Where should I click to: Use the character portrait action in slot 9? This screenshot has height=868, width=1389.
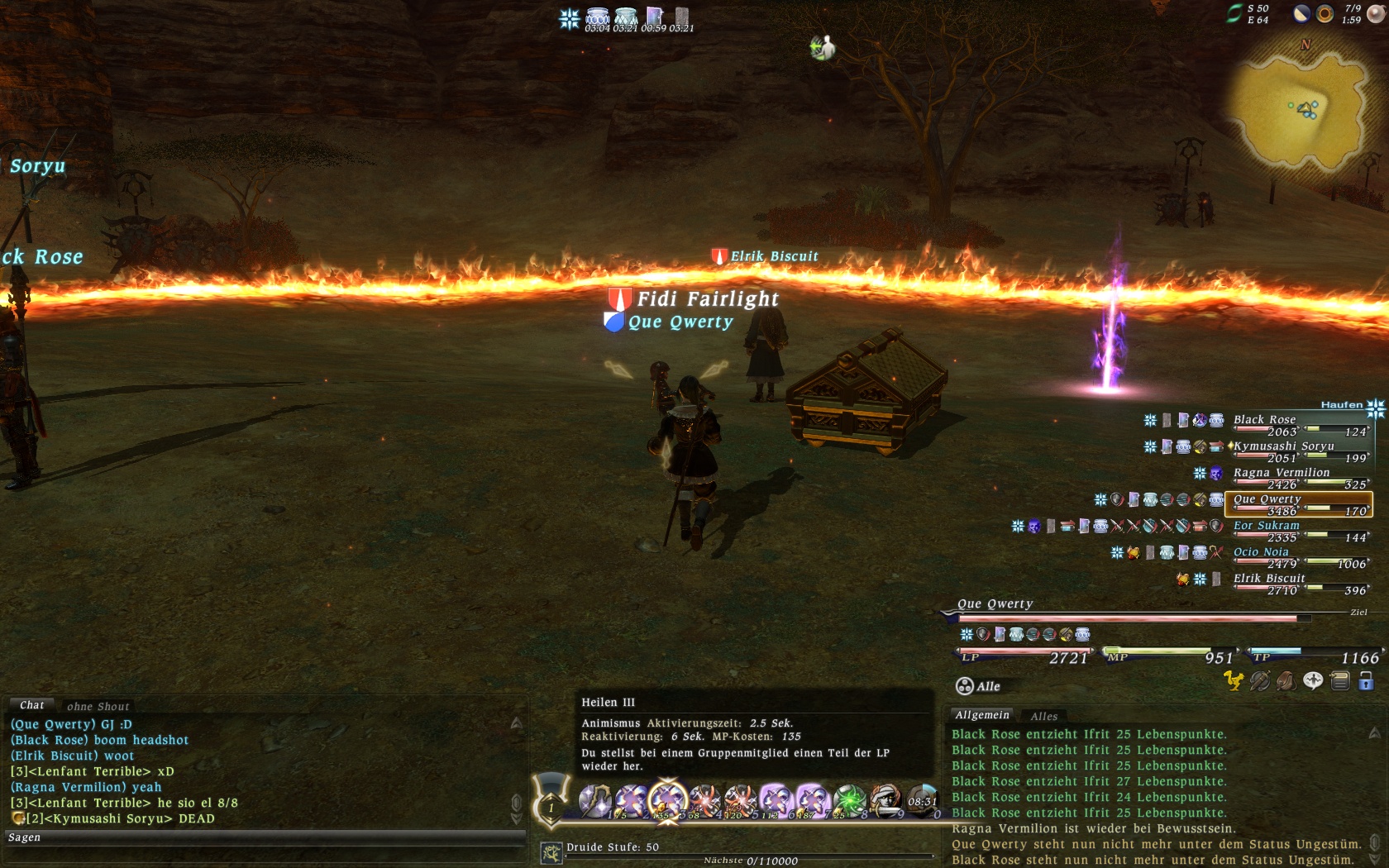coord(885,800)
